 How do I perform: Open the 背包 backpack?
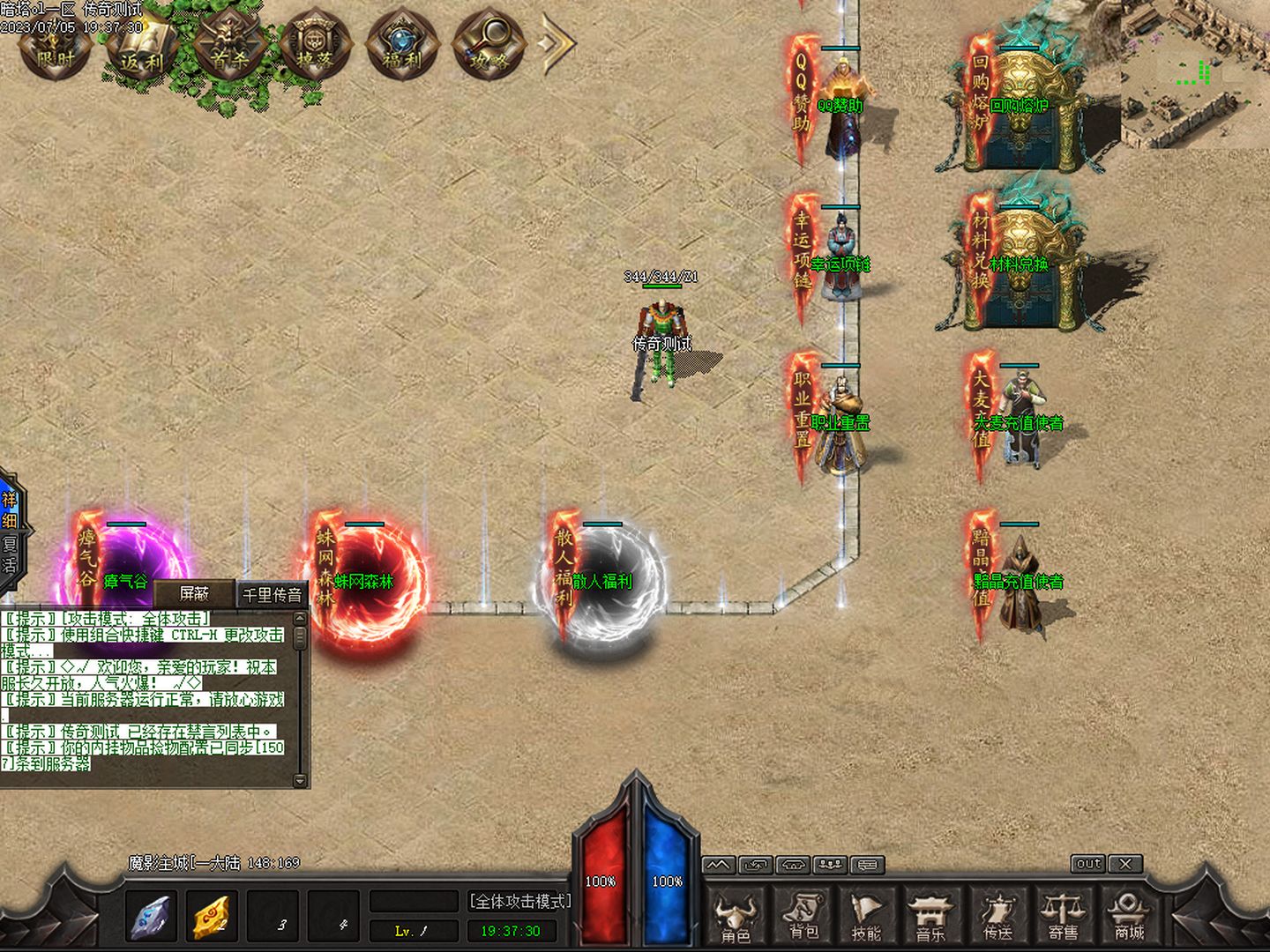point(803,919)
